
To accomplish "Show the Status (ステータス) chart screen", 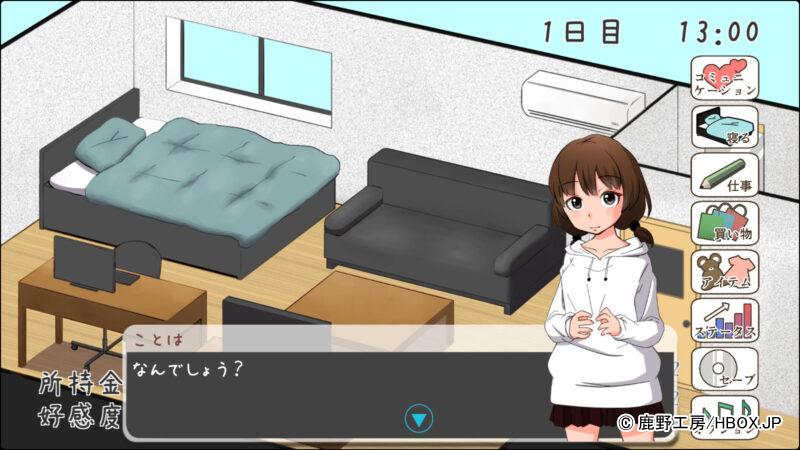I will click(725, 320).
